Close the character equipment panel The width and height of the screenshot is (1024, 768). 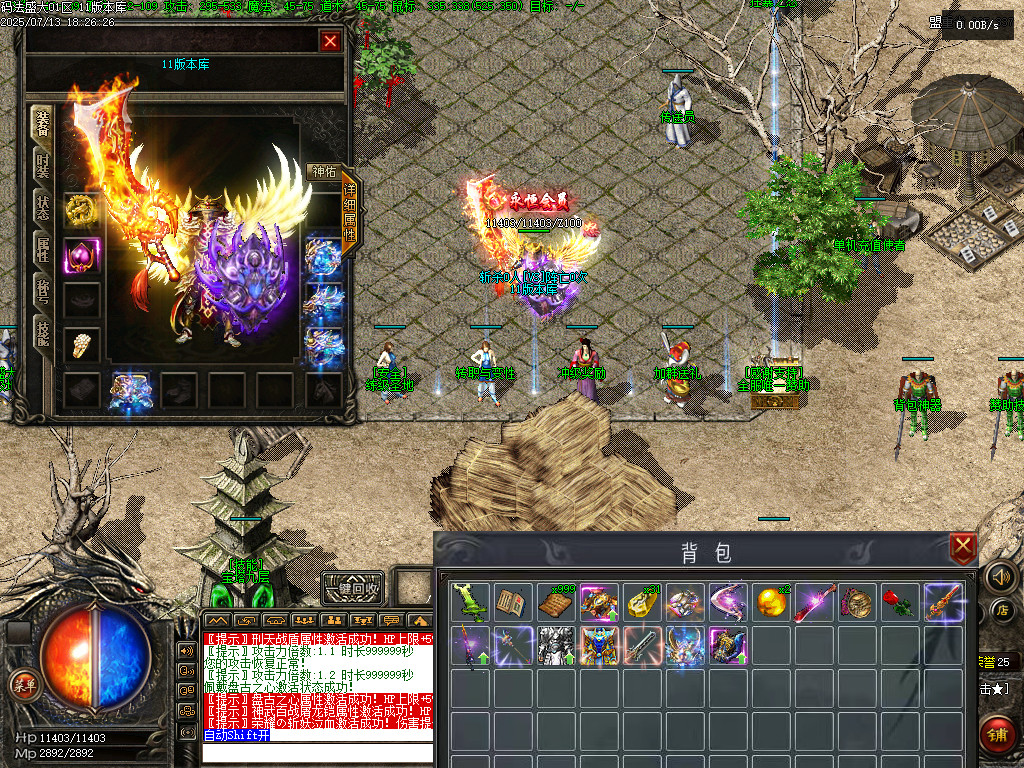[330, 41]
